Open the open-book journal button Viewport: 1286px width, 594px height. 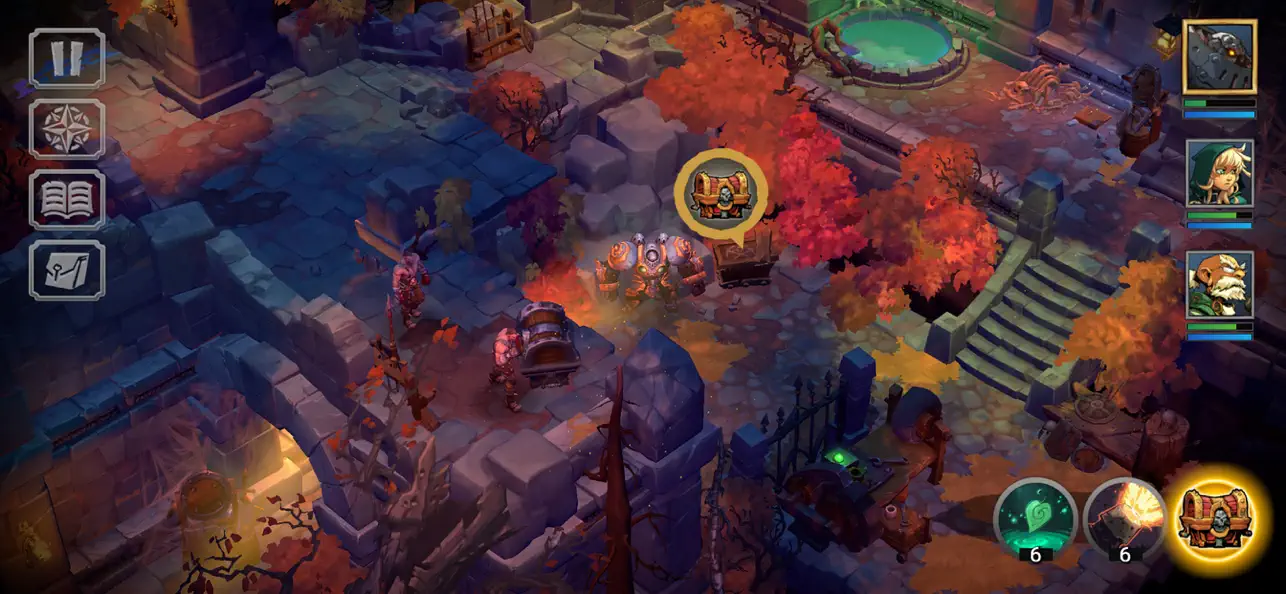pos(67,199)
